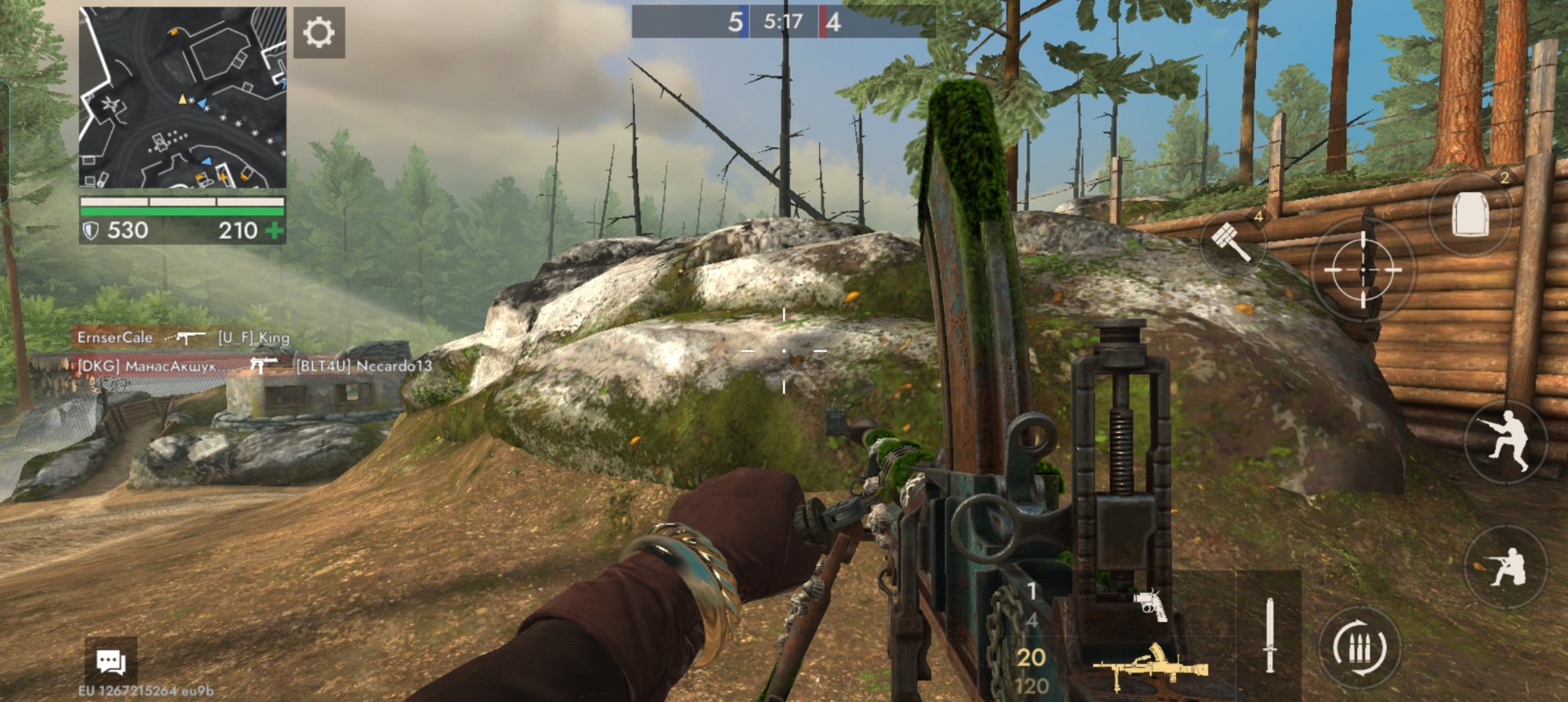This screenshot has height=702, width=1568.
Task: Reload weapon with bullets button
Action: coord(1360,649)
